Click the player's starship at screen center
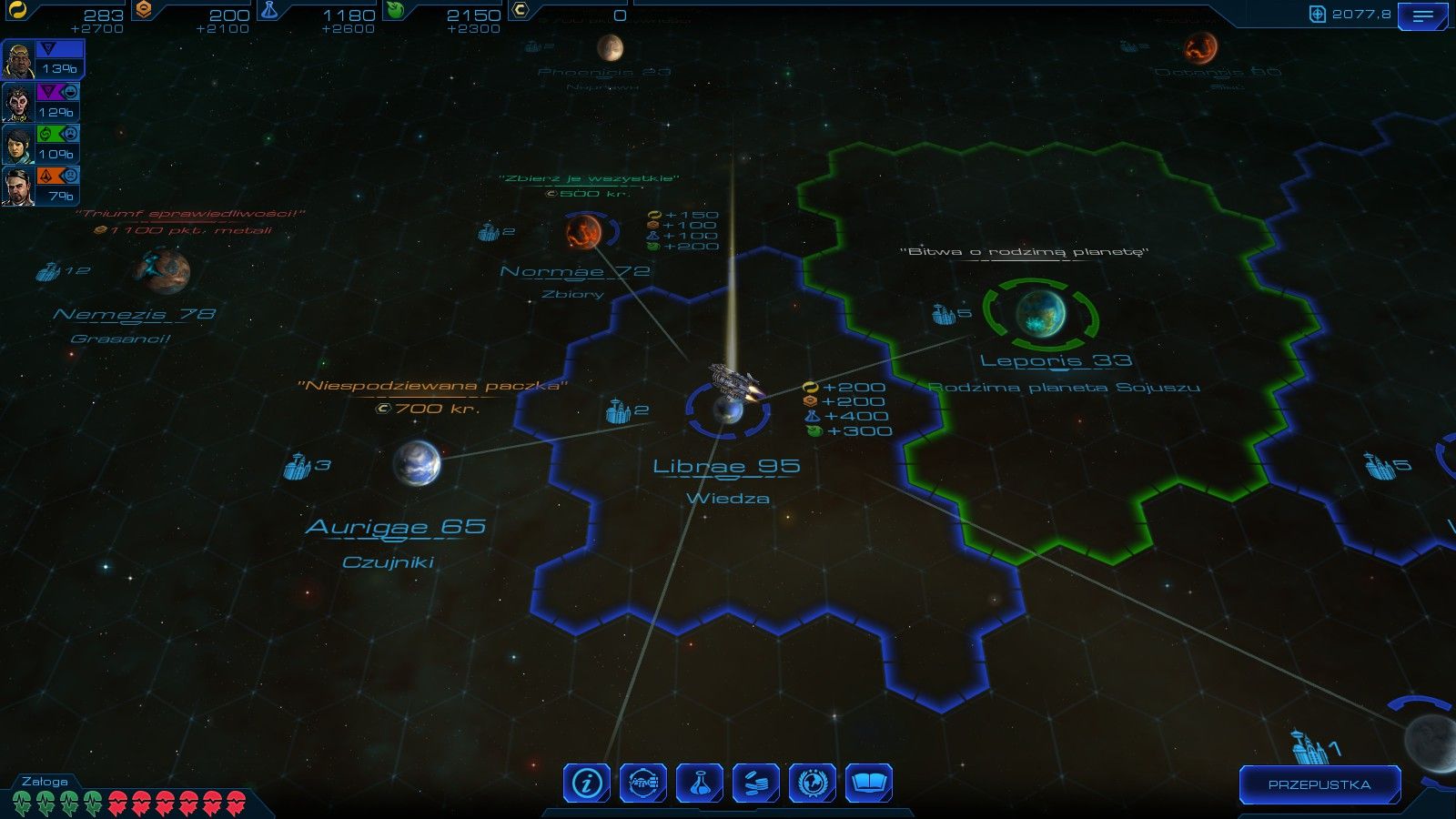Image resolution: width=1456 pixels, height=819 pixels. click(733, 376)
